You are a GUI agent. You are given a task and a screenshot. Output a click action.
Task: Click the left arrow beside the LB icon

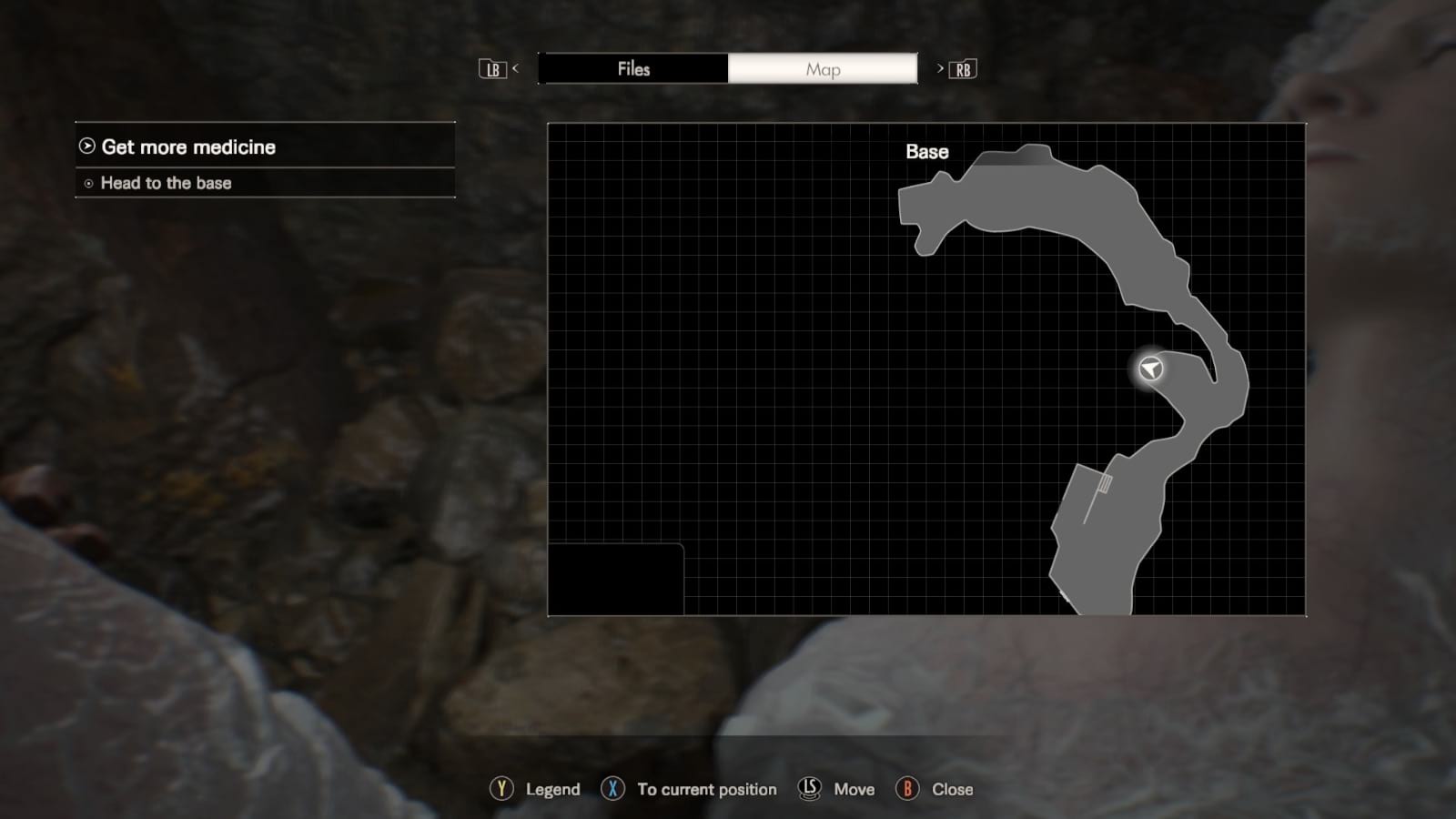[515, 69]
